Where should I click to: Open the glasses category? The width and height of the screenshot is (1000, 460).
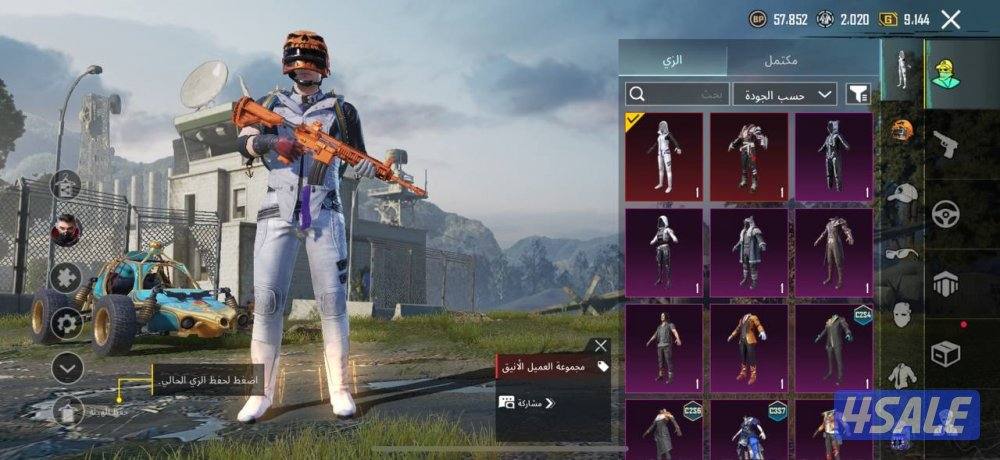(x=902, y=252)
